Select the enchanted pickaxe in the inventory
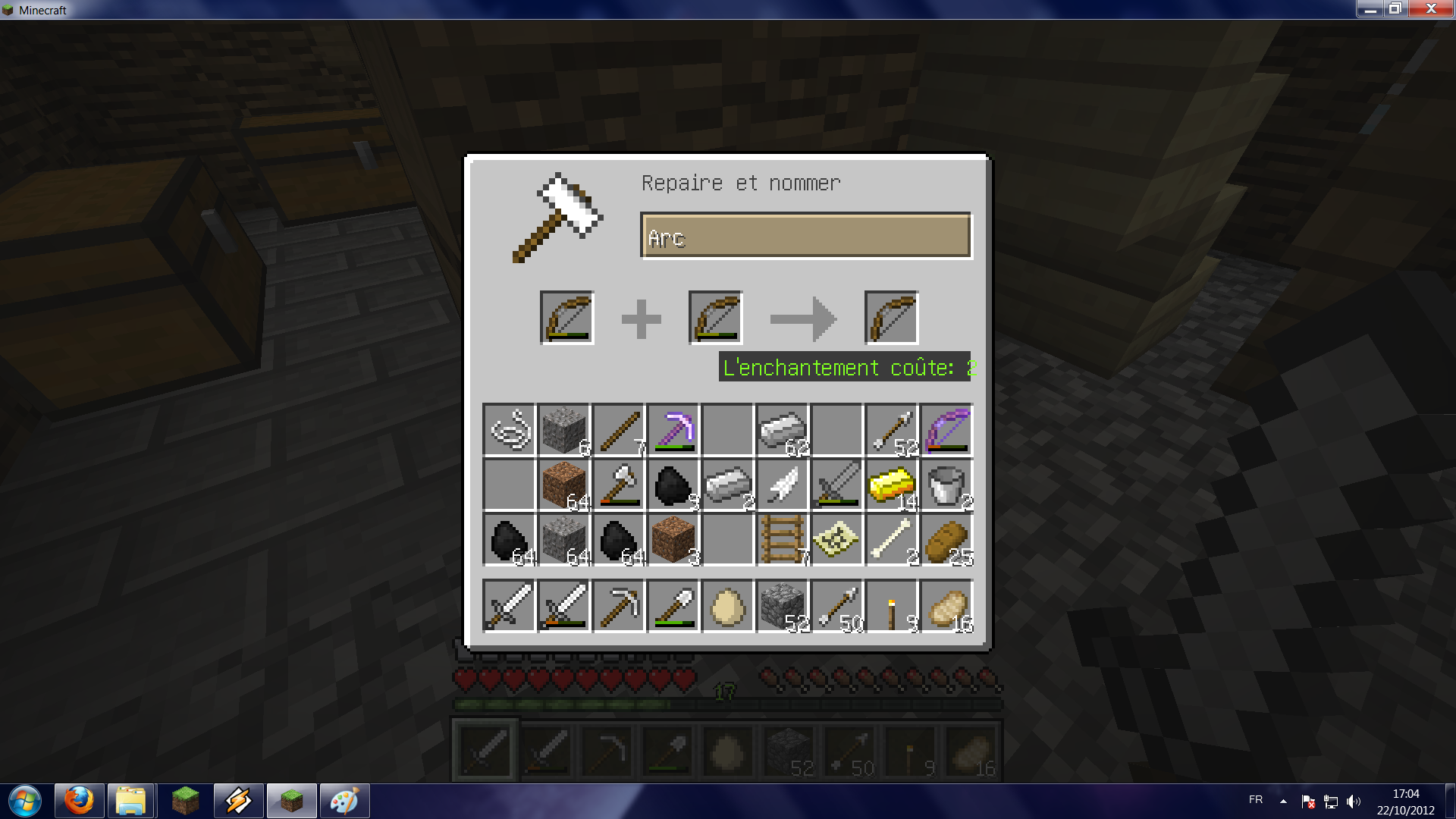The height and width of the screenshot is (819, 1456). (x=672, y=430)
